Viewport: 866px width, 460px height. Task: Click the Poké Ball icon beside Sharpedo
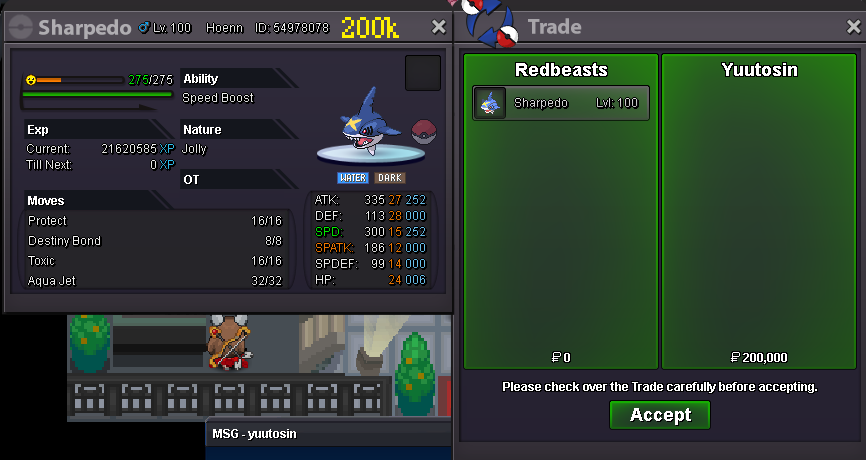click(x=424, y=132)
